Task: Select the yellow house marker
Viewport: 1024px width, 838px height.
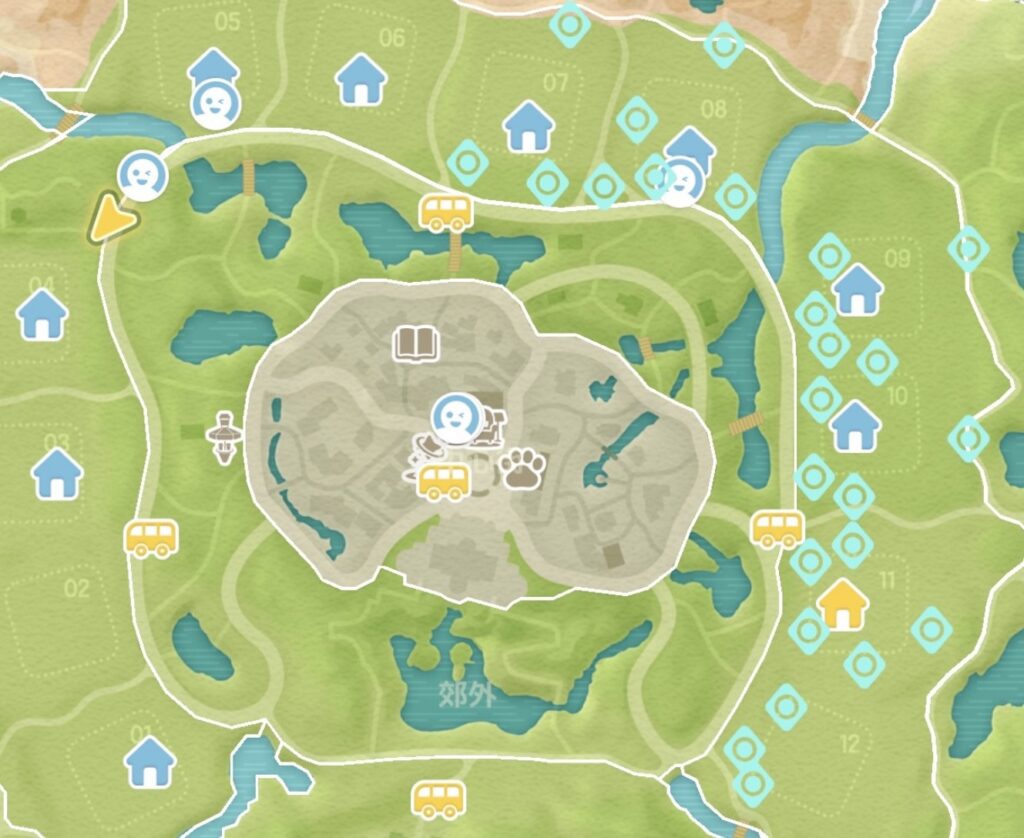Action: [842, 605]
